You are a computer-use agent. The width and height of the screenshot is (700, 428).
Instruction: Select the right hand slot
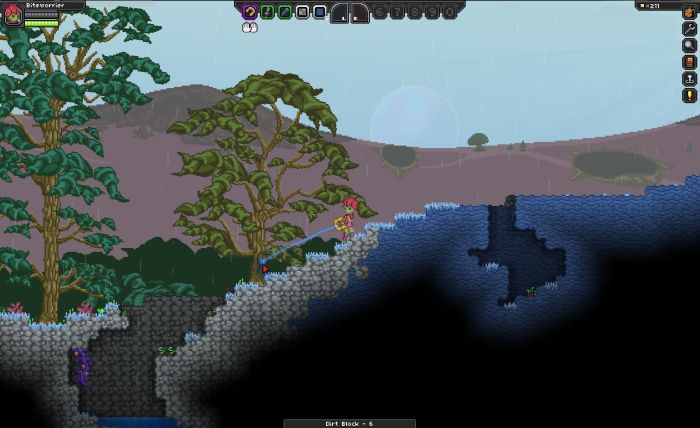click(360, 13)
